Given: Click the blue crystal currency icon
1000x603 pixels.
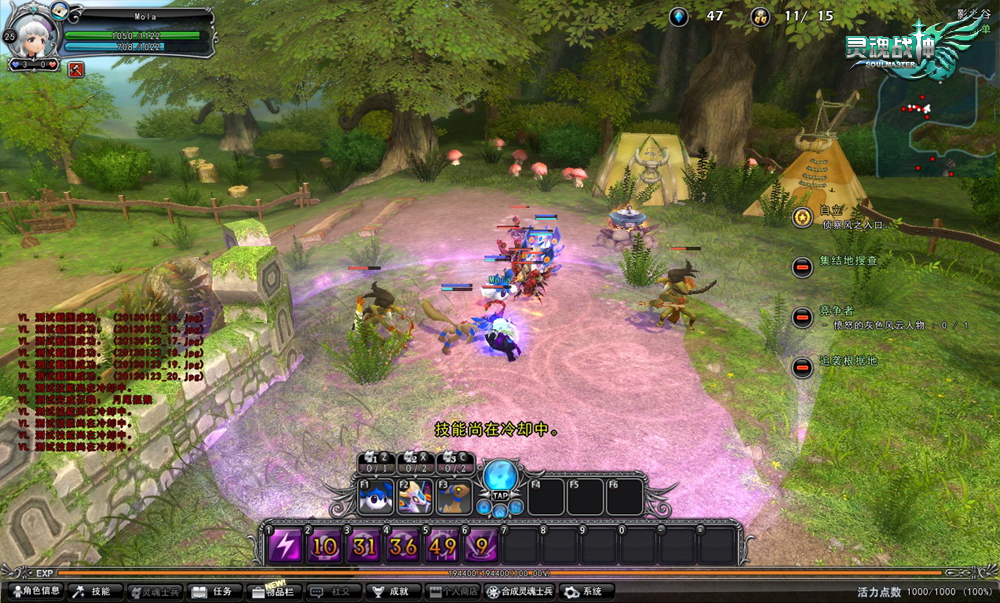Looking at the screenshot, I should click(x=679, y=16).
